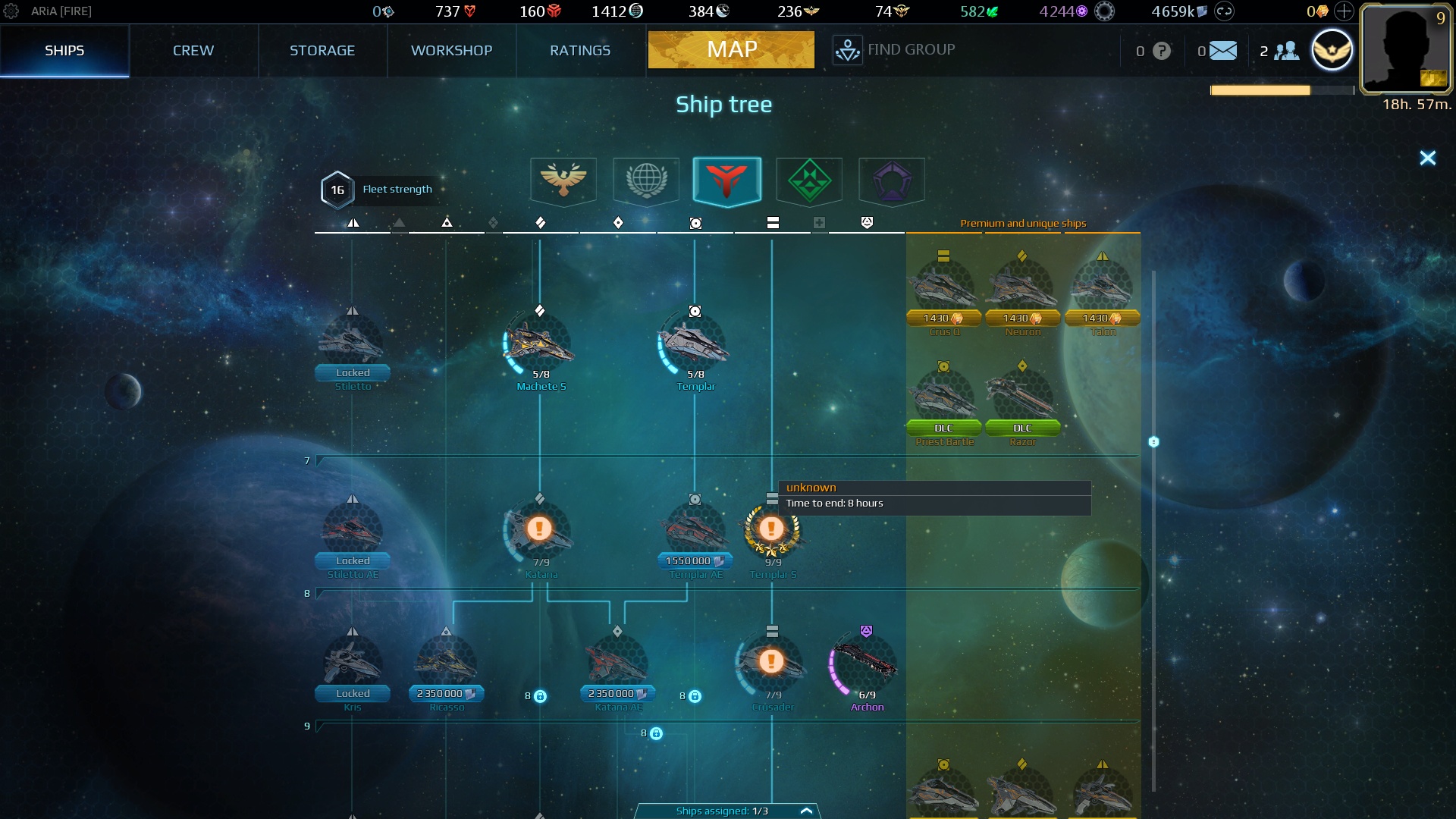Switch to the purple faction ship tree
Screen dimensions: 1456x819
click(x=891, y=181)
